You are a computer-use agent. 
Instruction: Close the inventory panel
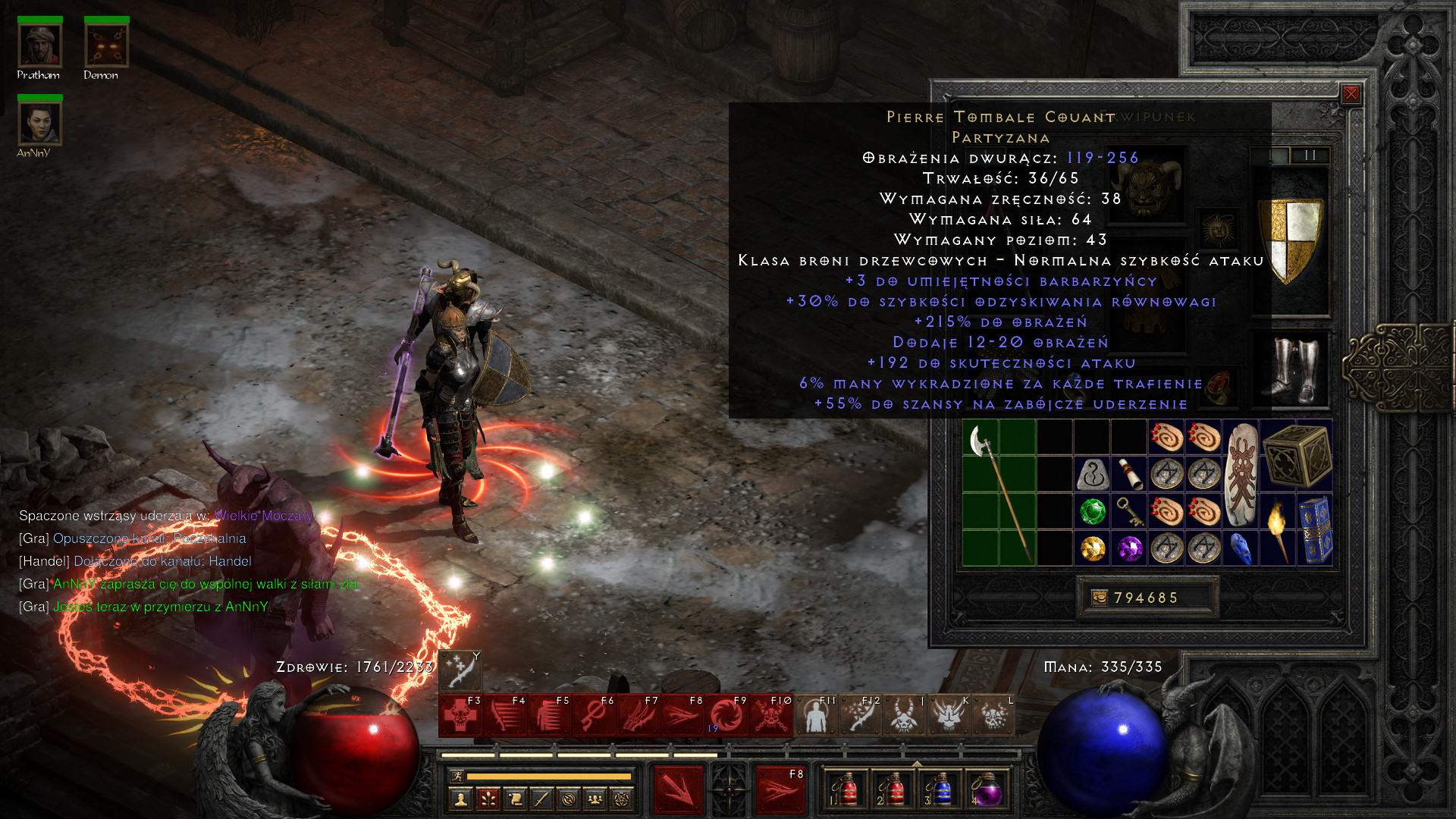click(x=1351, y=94)
